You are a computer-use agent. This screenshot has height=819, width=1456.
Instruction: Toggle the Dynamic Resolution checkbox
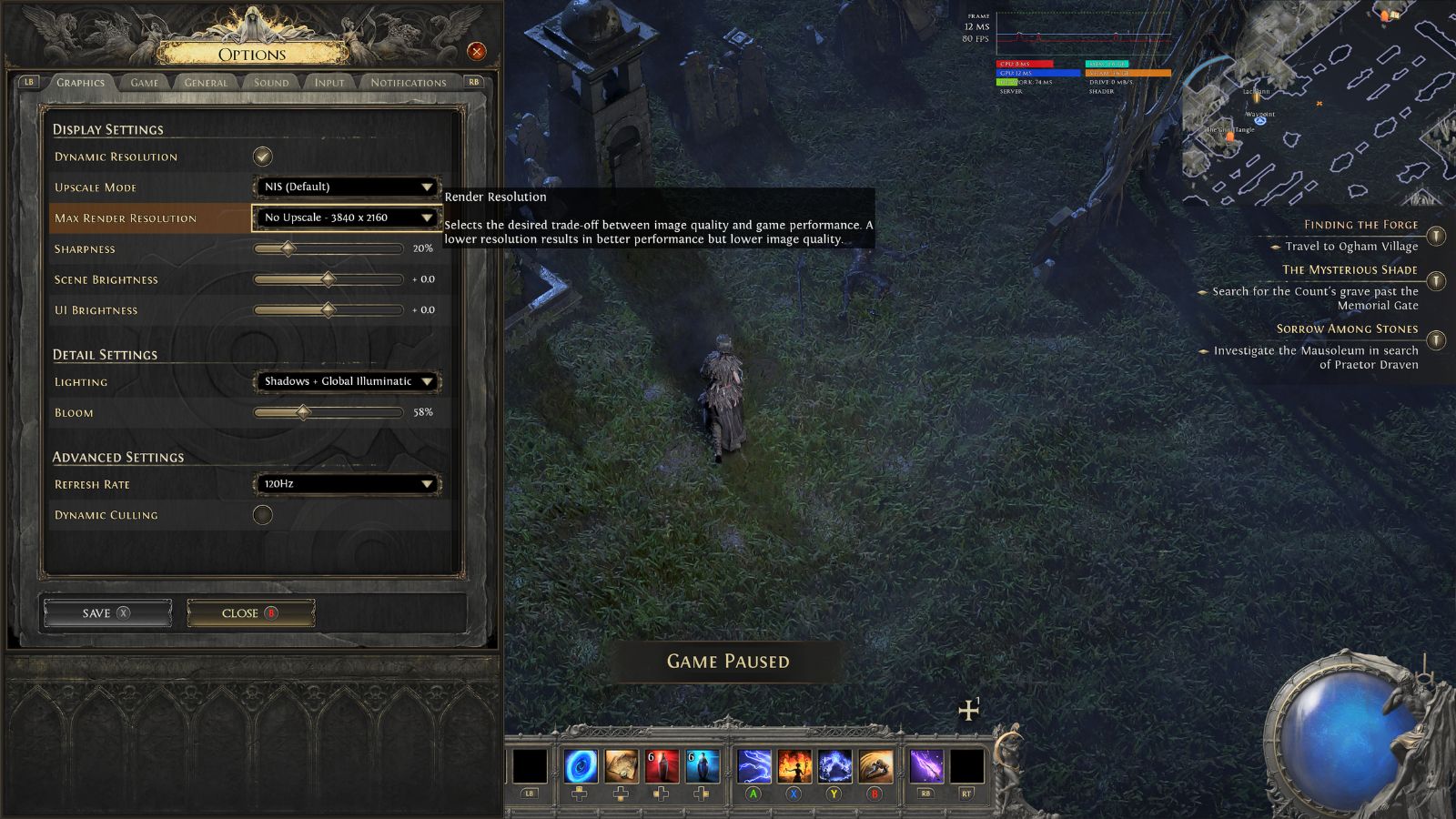[263, 155]
